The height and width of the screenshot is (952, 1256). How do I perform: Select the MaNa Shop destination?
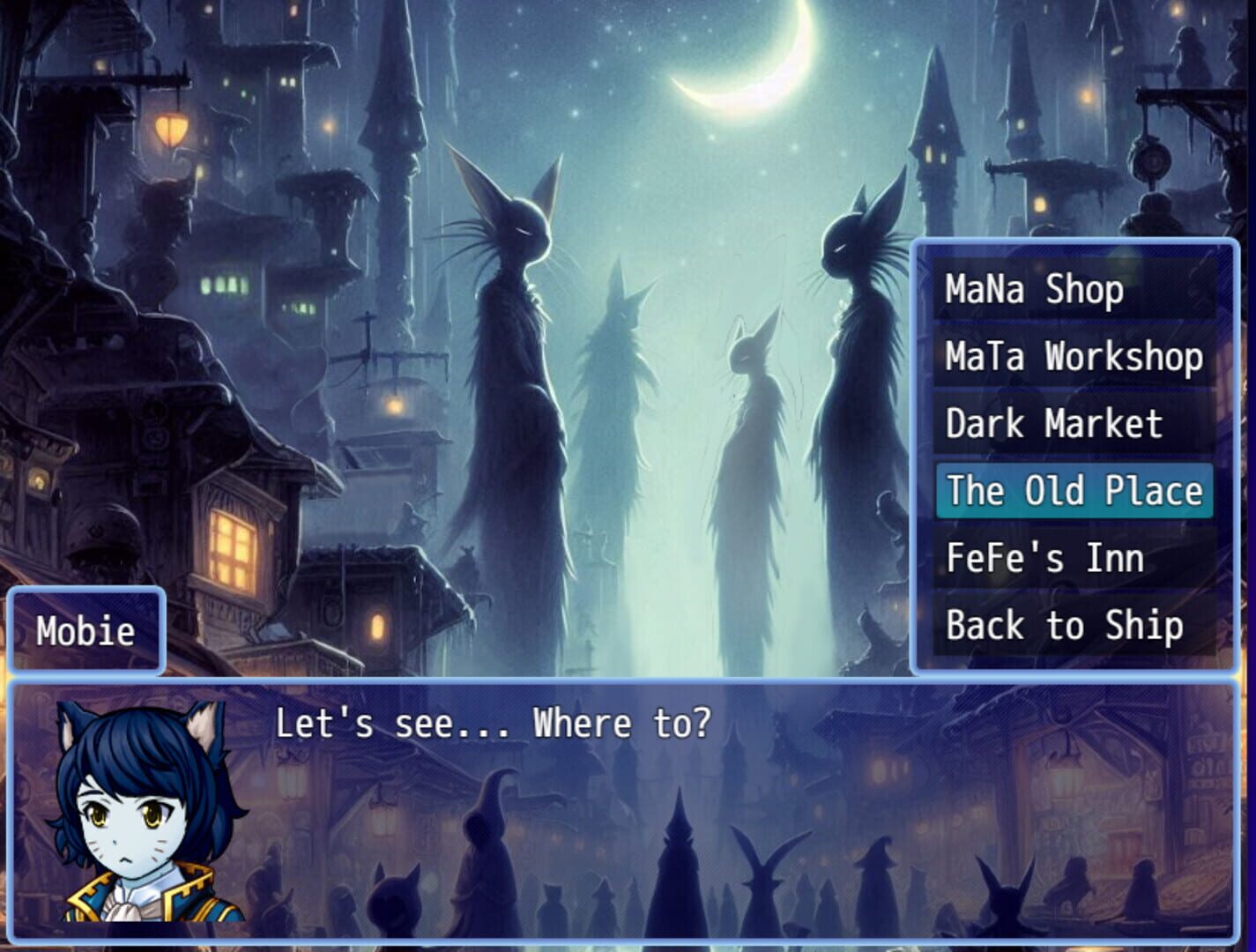(x=1035, y=288)
